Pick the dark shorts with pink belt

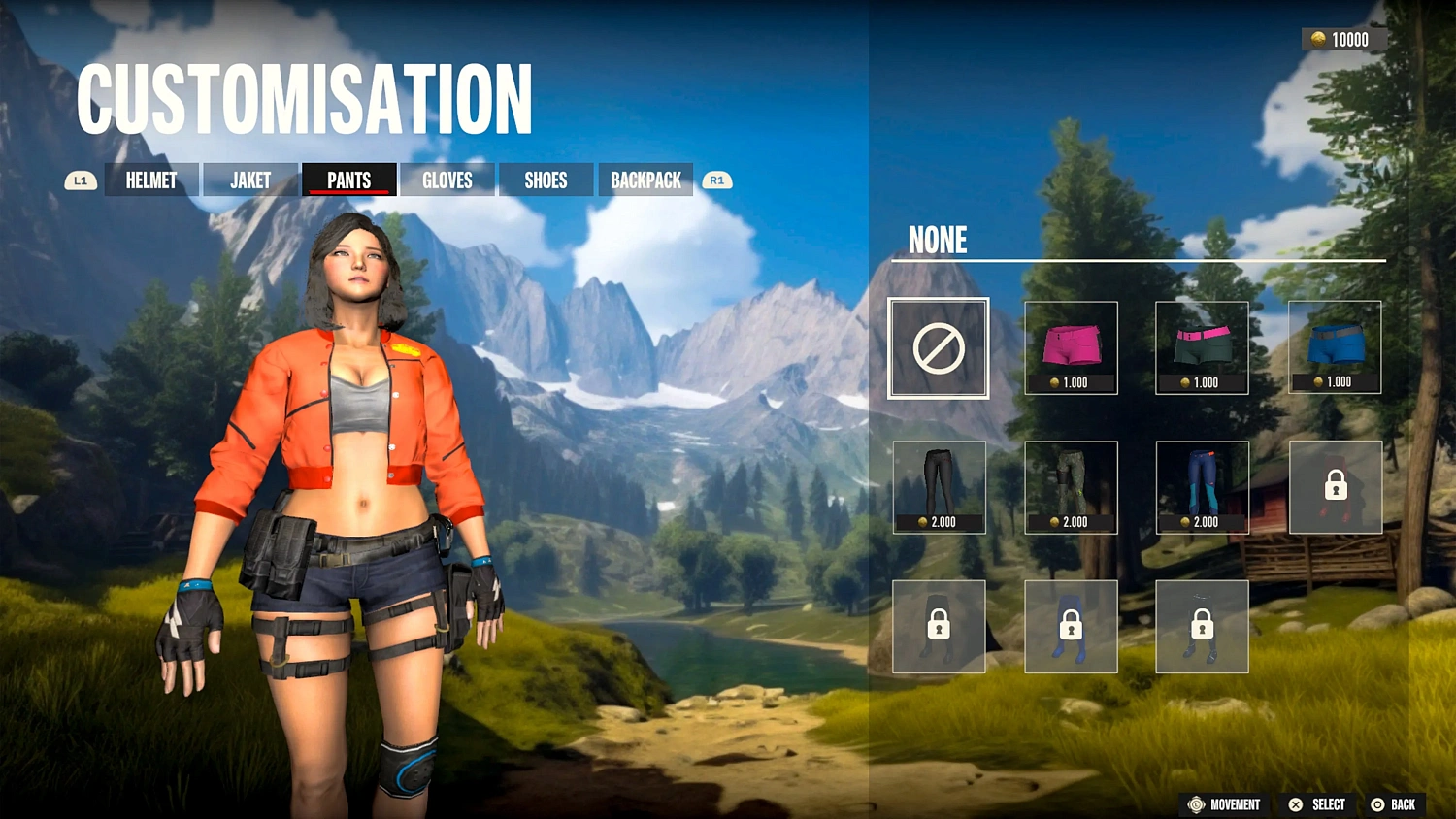point(1202,348)
